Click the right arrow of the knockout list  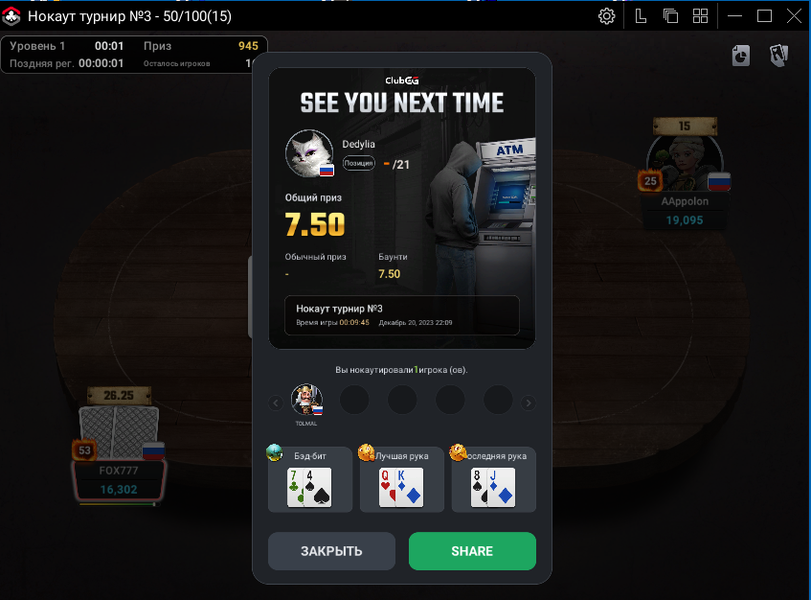(x=529, y=403)
